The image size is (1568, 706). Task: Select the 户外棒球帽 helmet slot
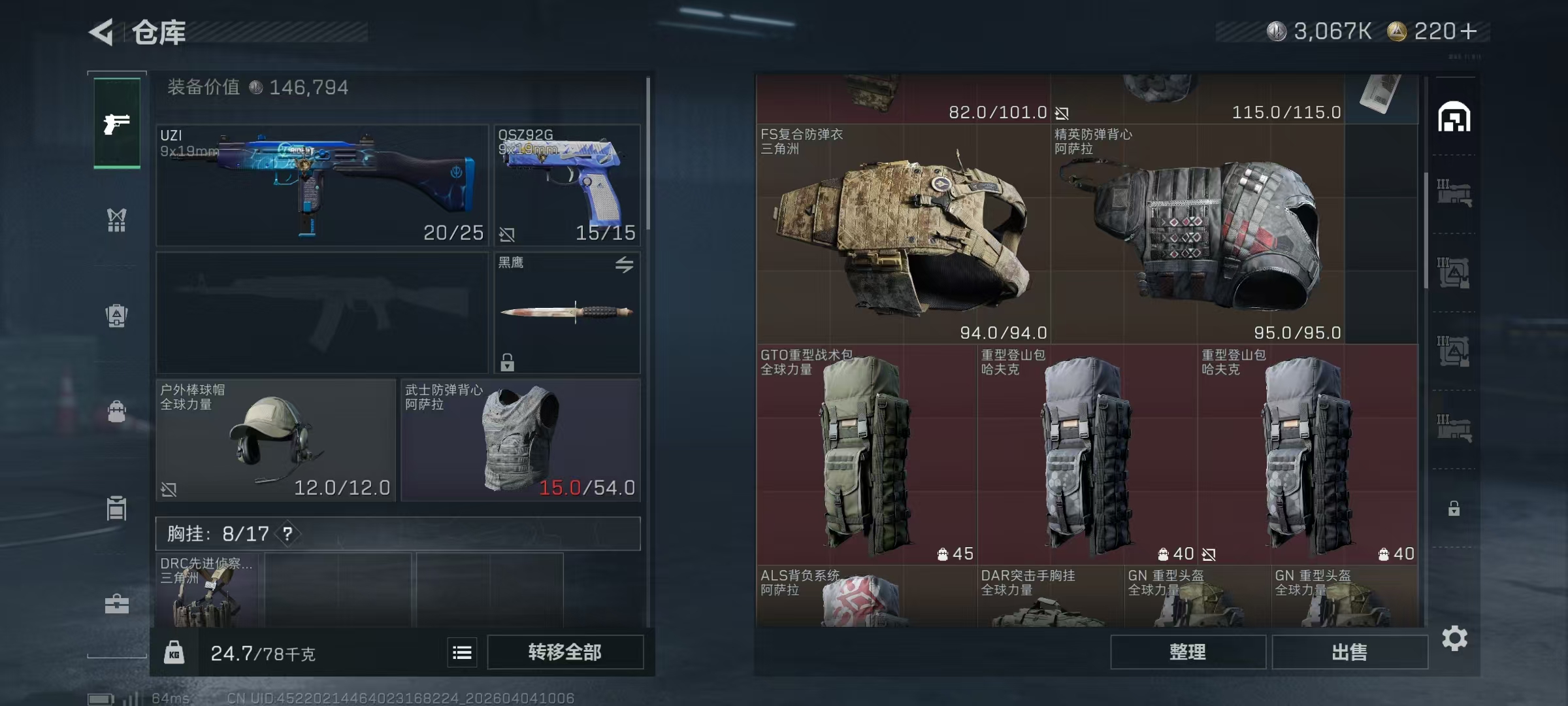pos(276,441)
